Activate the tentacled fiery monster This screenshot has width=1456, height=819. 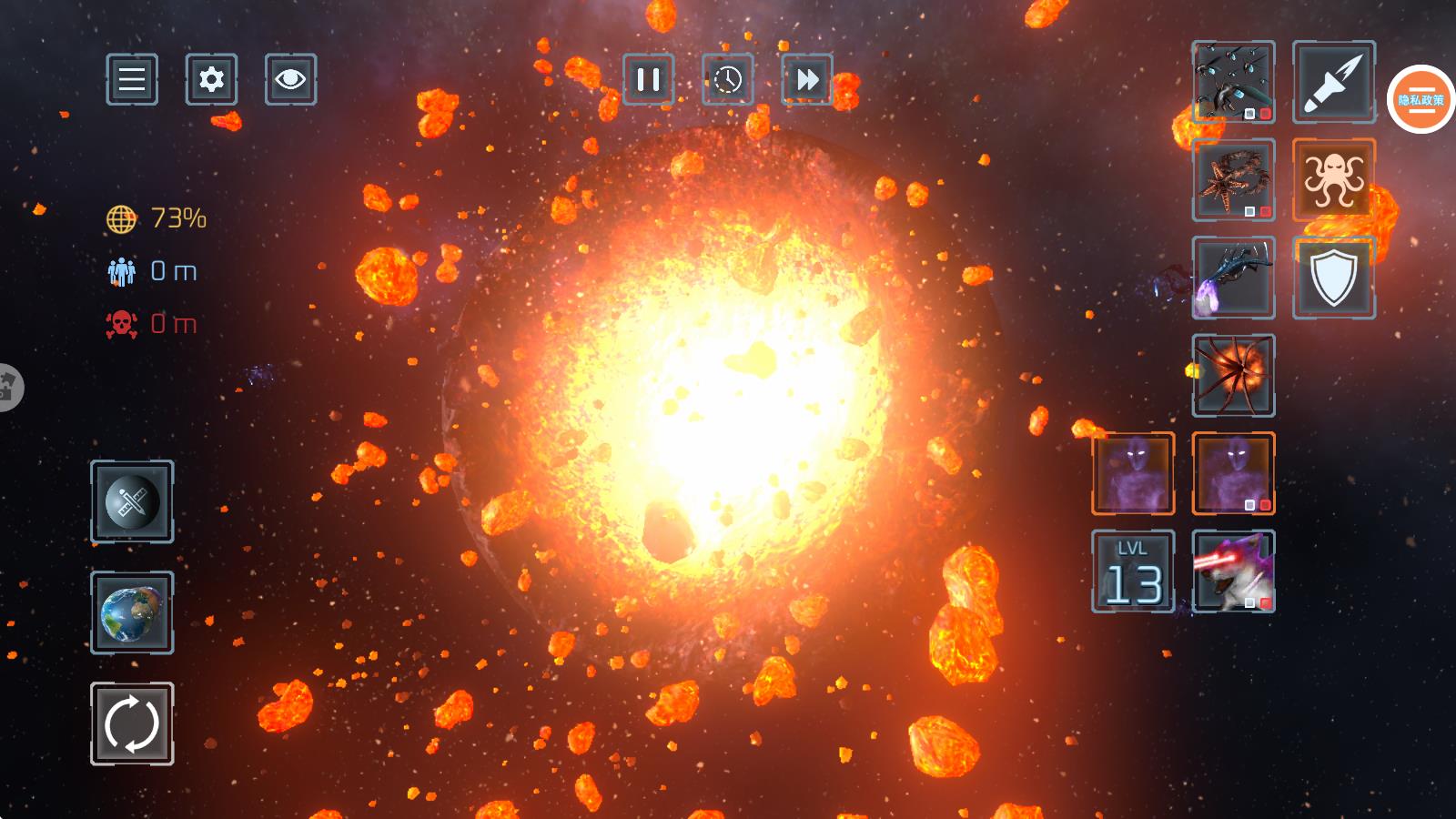click(1233, 375)
